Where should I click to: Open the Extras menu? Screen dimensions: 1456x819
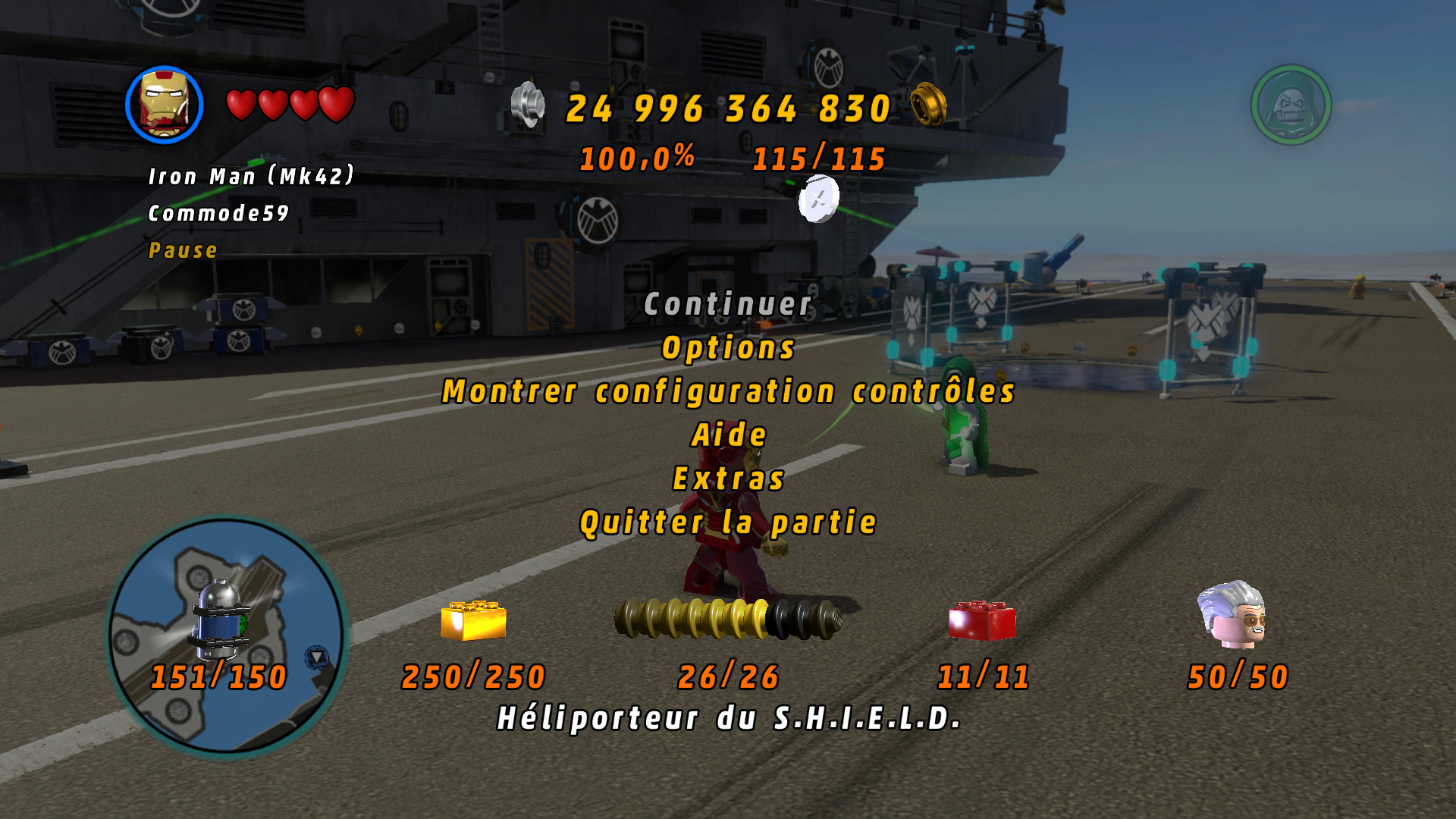[728, 479]
